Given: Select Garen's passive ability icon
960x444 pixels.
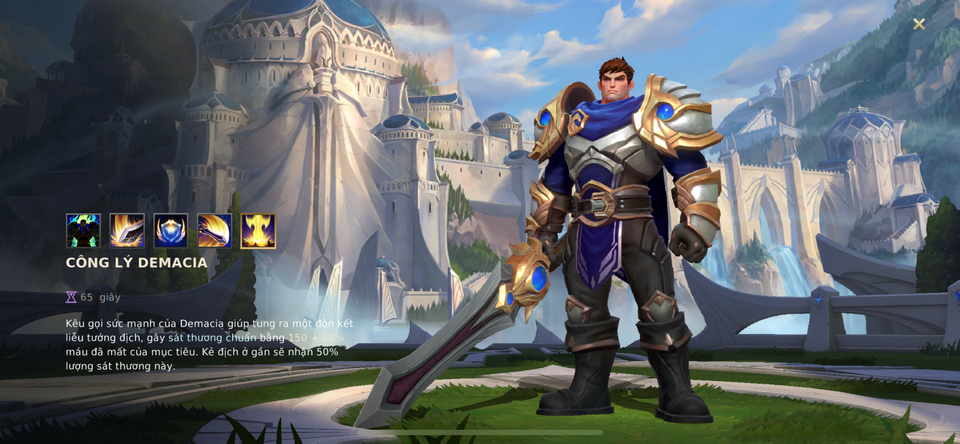Looking at the screenshot, I should pyautogui.click(x=83, y=231).
